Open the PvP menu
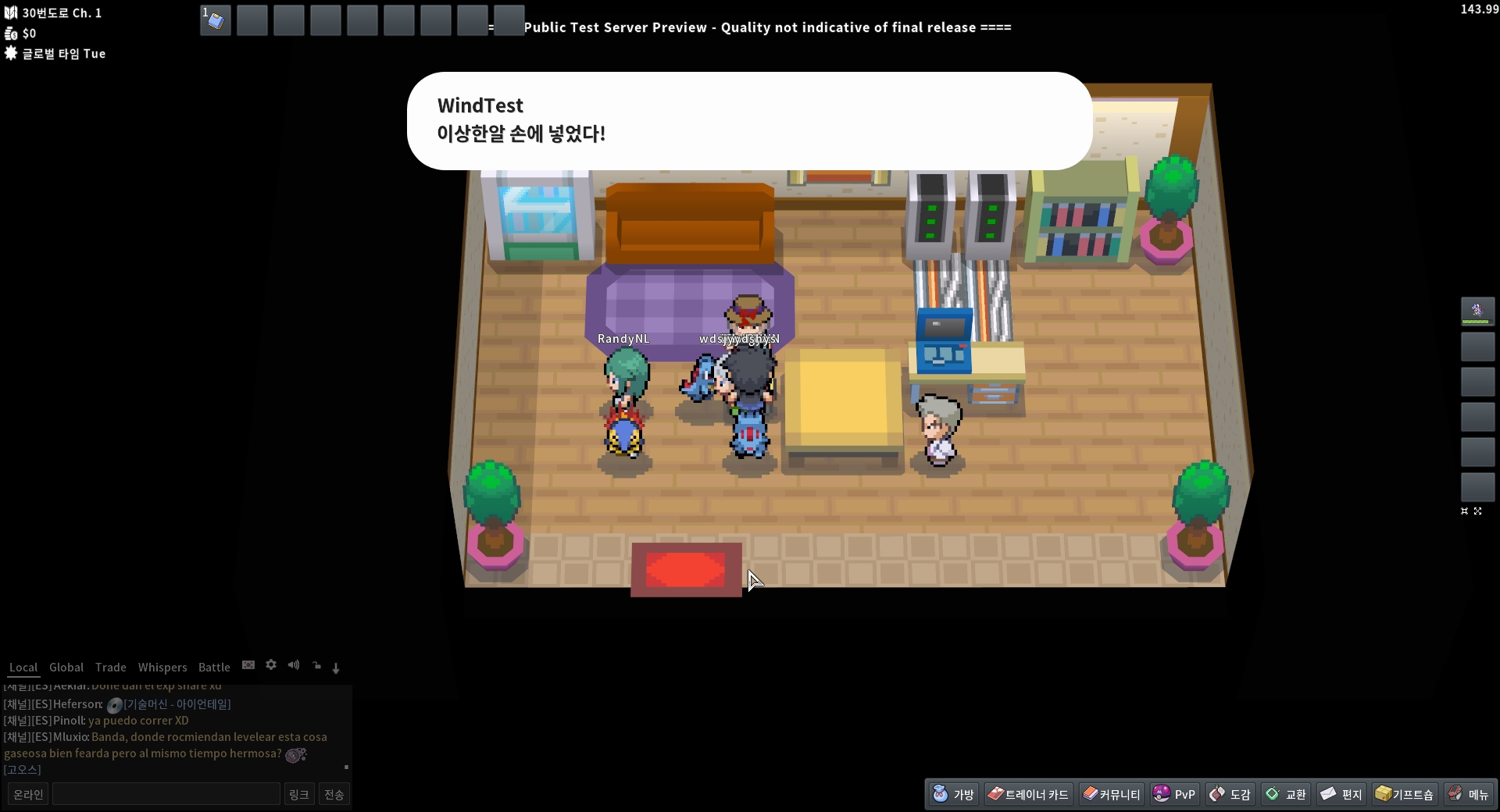The image size is (1500, 812). click(x=1174, y=794)
